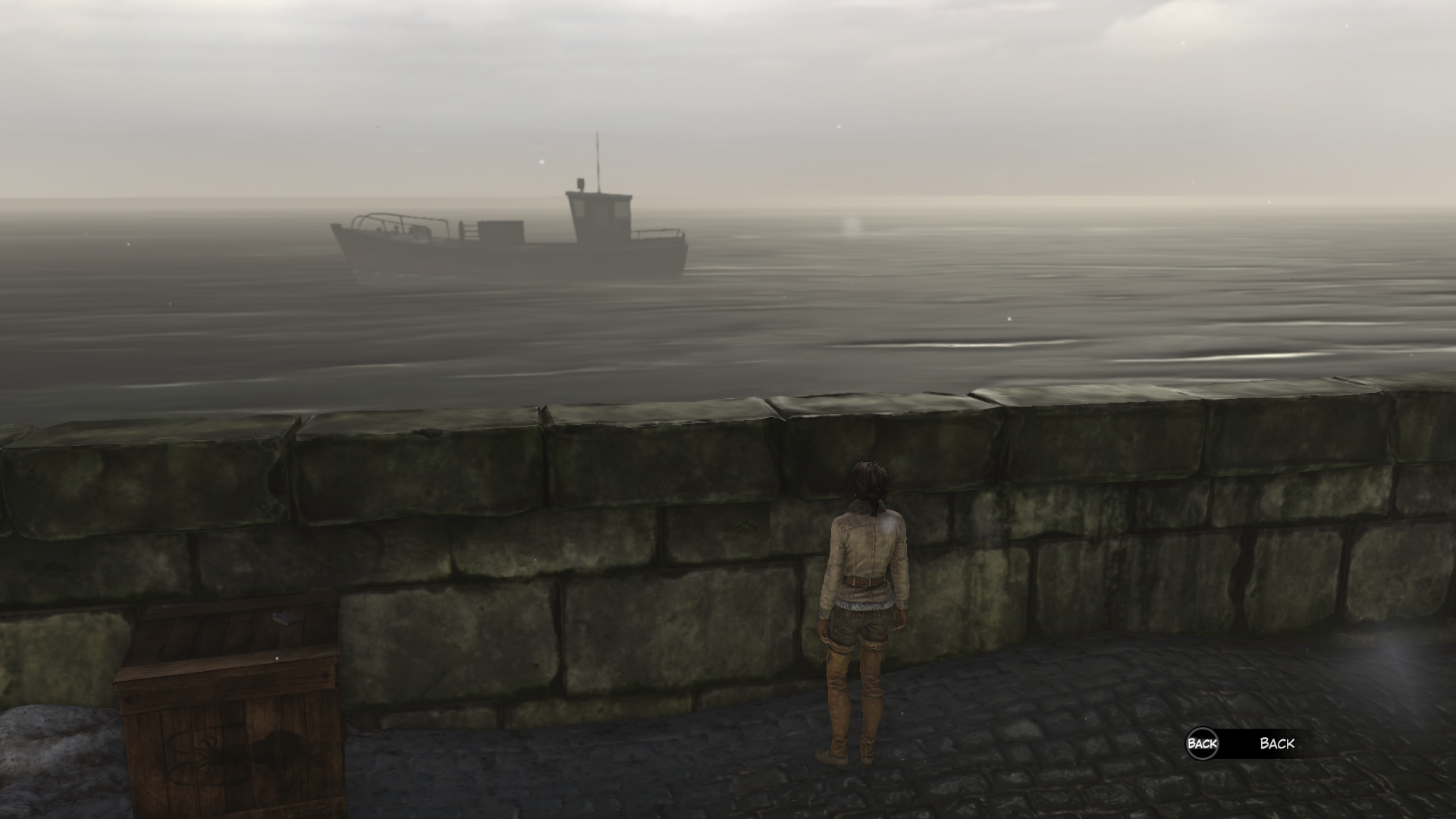Image resolution: width=1456 pixels, height=819 pixels.
Task: Select the Back button label
Action: [1278, 744]
